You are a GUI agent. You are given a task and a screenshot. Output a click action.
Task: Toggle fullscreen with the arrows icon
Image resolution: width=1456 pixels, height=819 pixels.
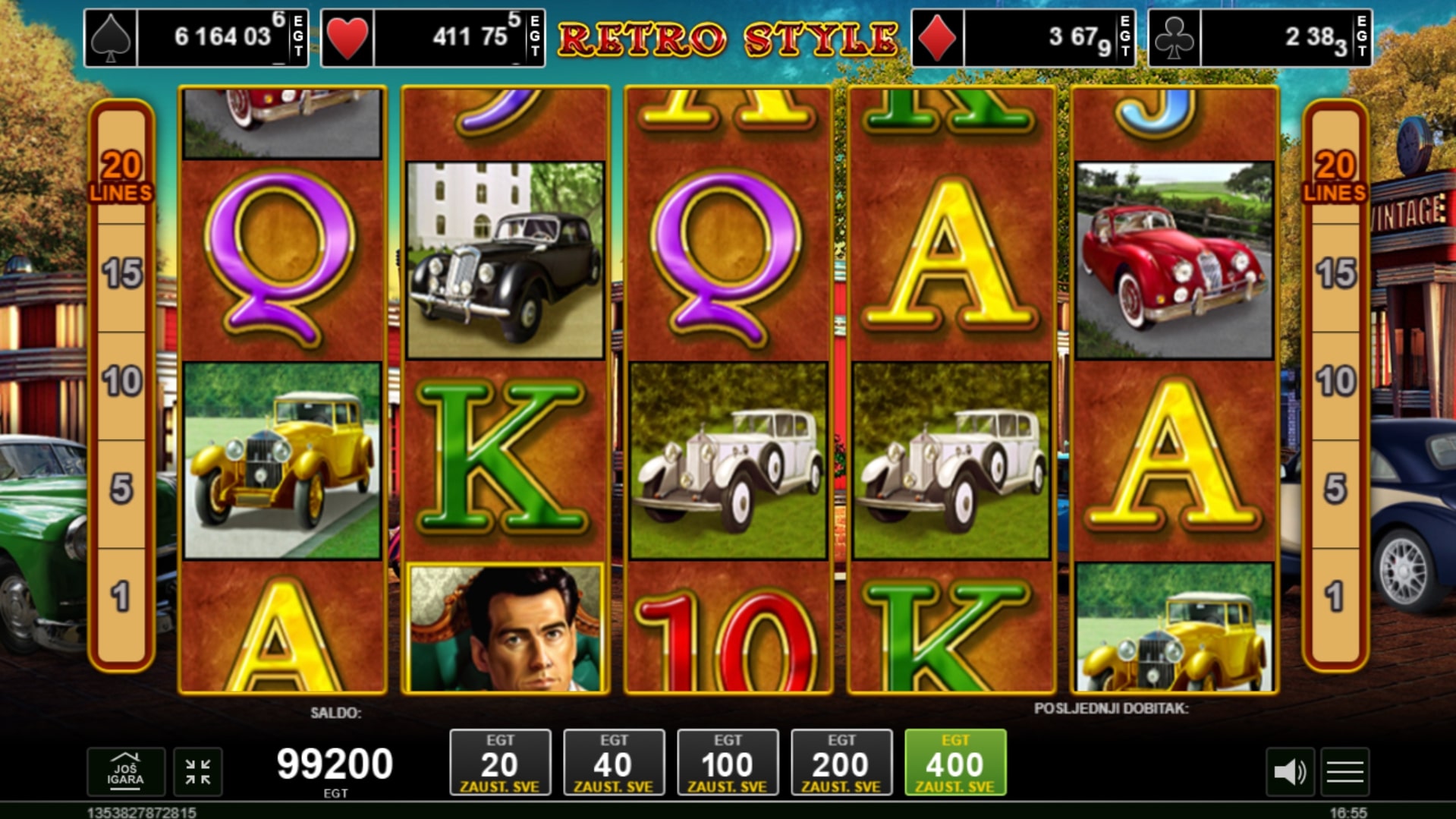pyautogui.click(x=198, y=772)
